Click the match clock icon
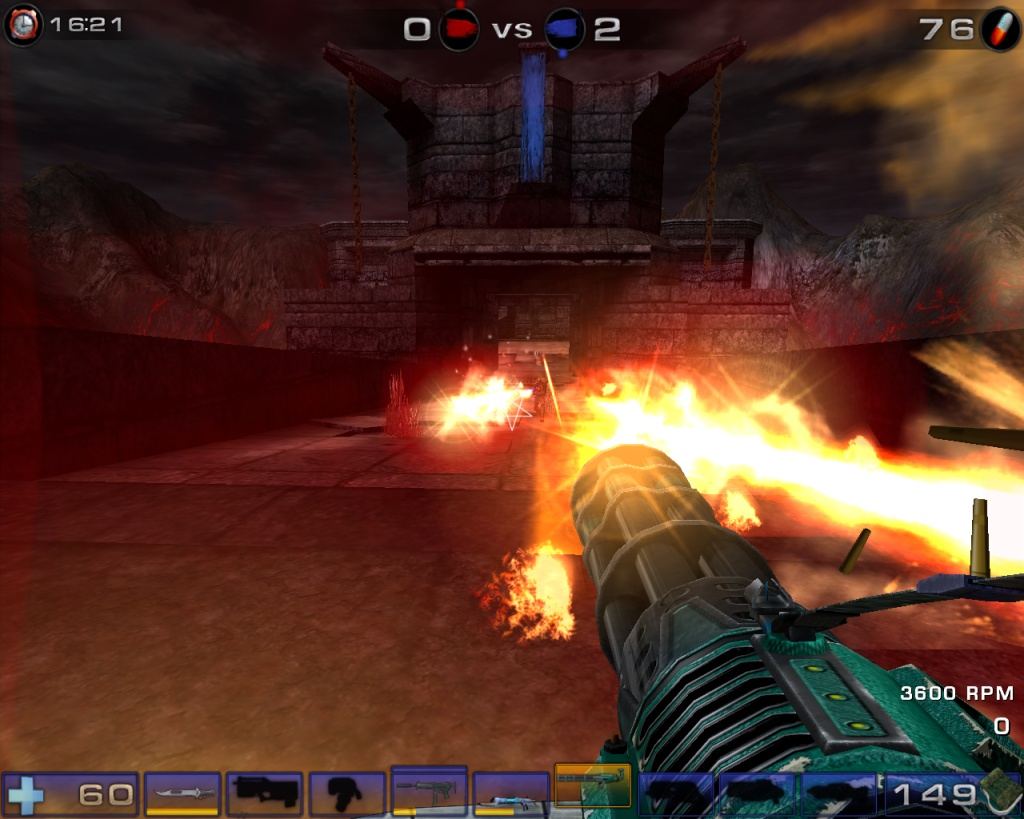 click(24, 25)
